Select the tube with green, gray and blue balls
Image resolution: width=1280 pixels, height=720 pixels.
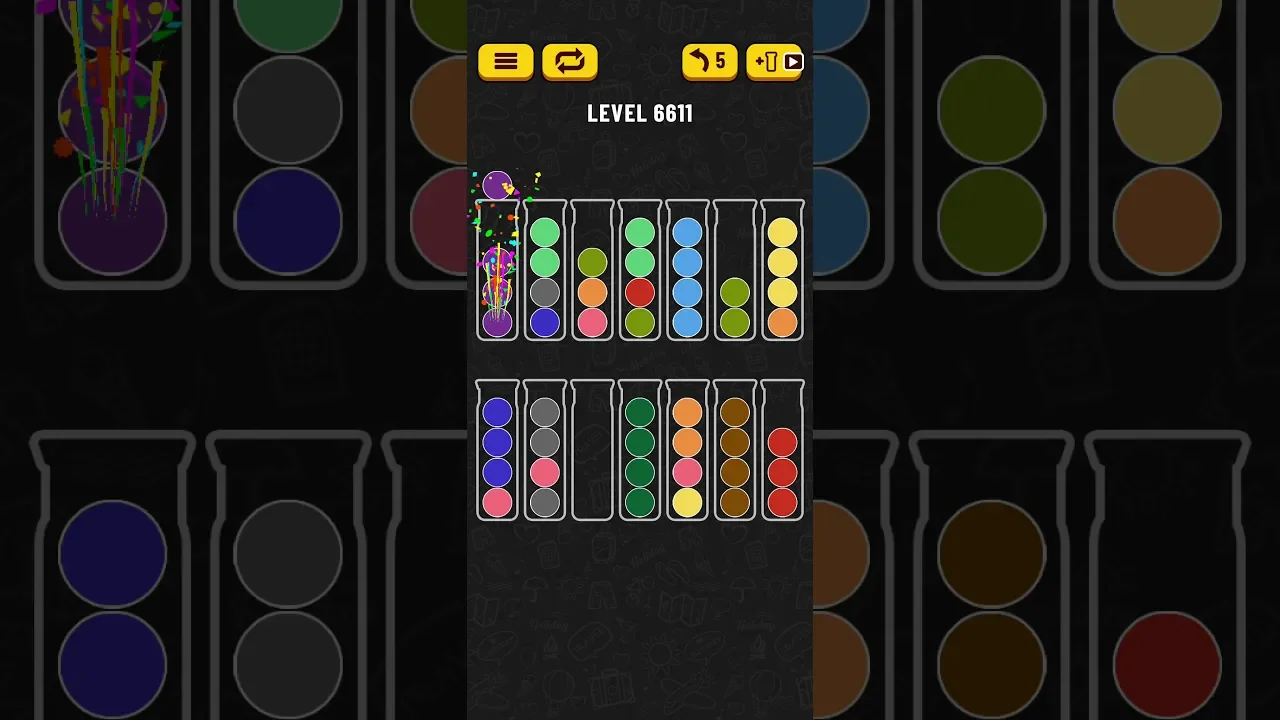pos(545,270)
